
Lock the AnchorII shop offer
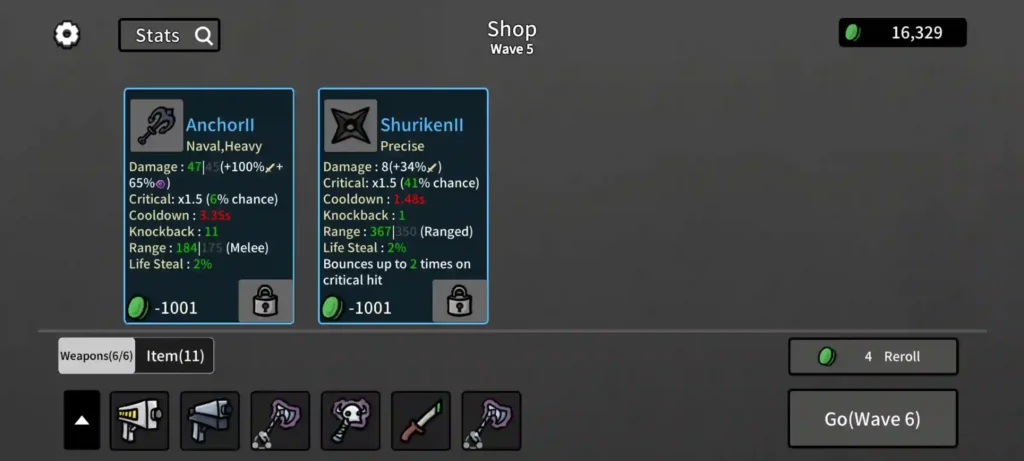pos(265,301)
